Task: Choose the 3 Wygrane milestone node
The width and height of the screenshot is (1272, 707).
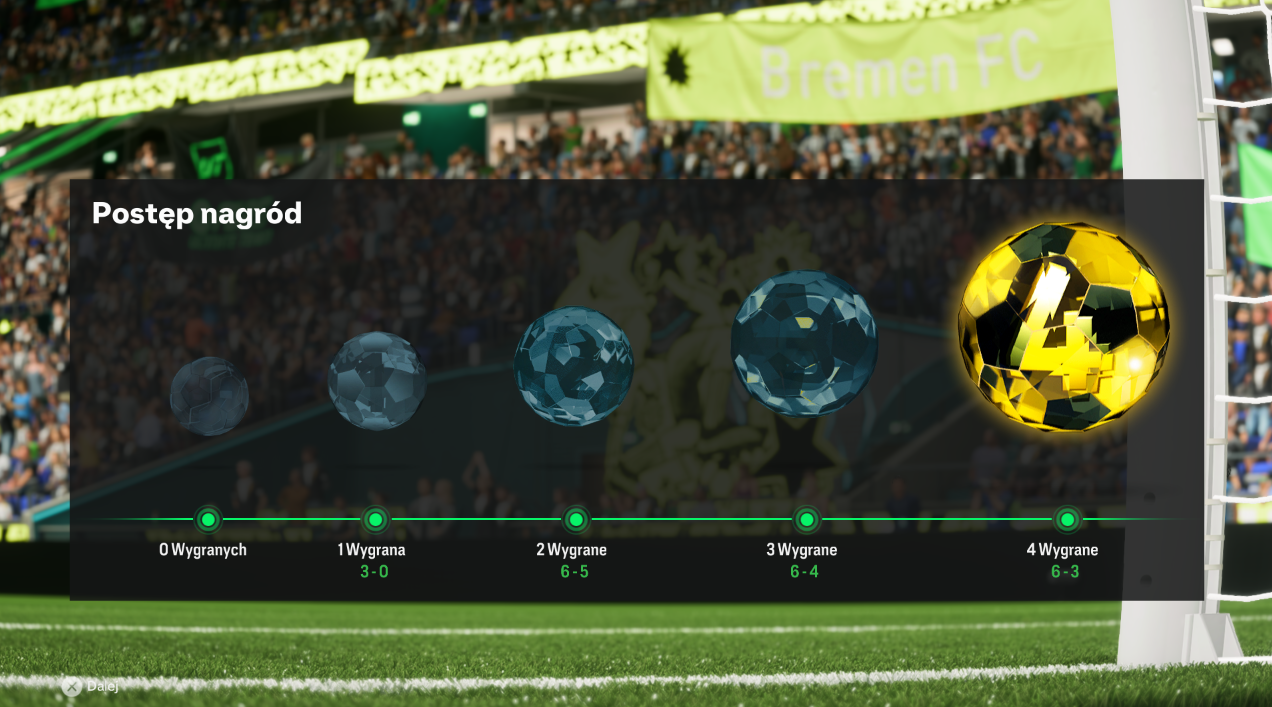Action: pos(806,519)
